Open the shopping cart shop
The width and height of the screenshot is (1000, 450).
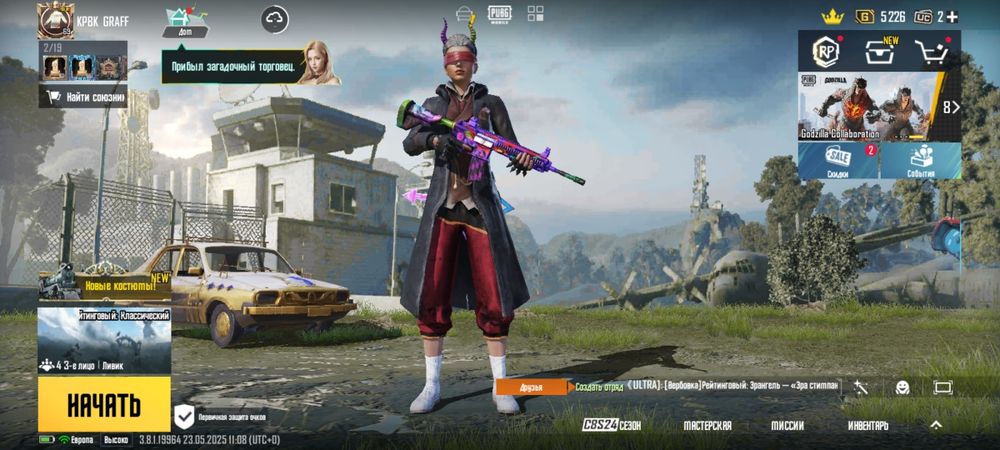(932, 52)
